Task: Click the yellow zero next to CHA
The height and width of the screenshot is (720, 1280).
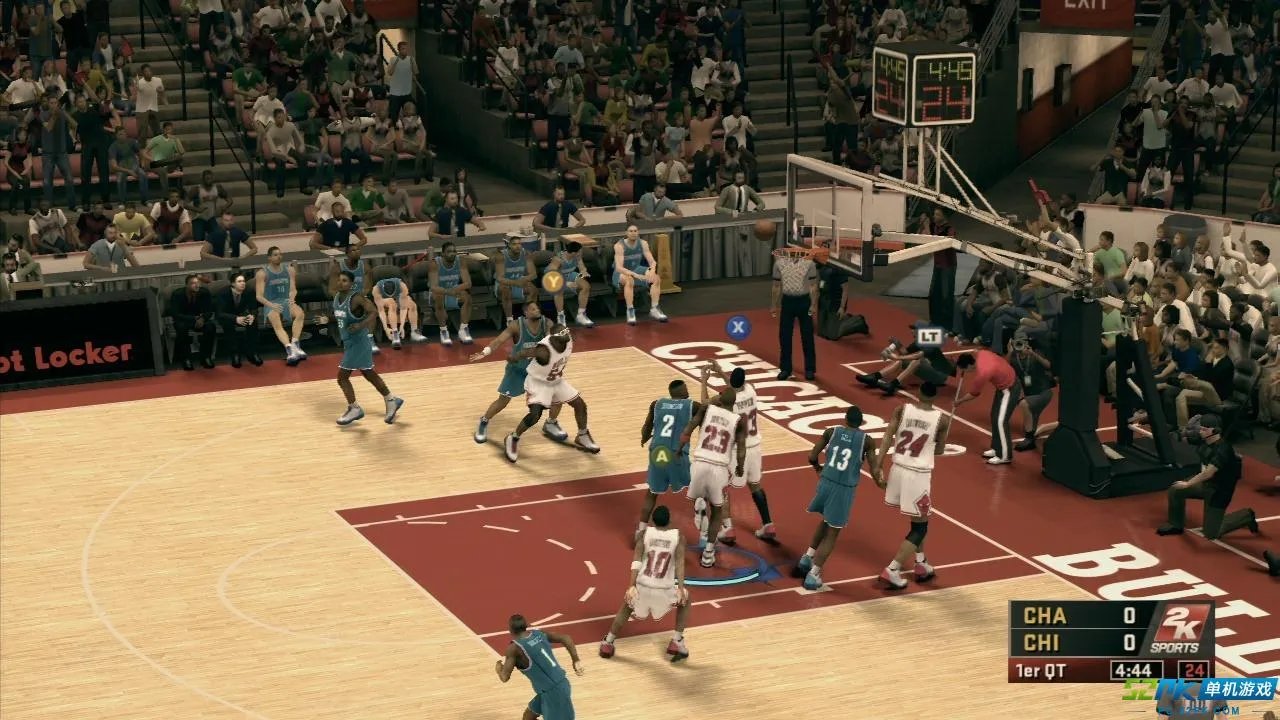Action: pos(1129,615)
